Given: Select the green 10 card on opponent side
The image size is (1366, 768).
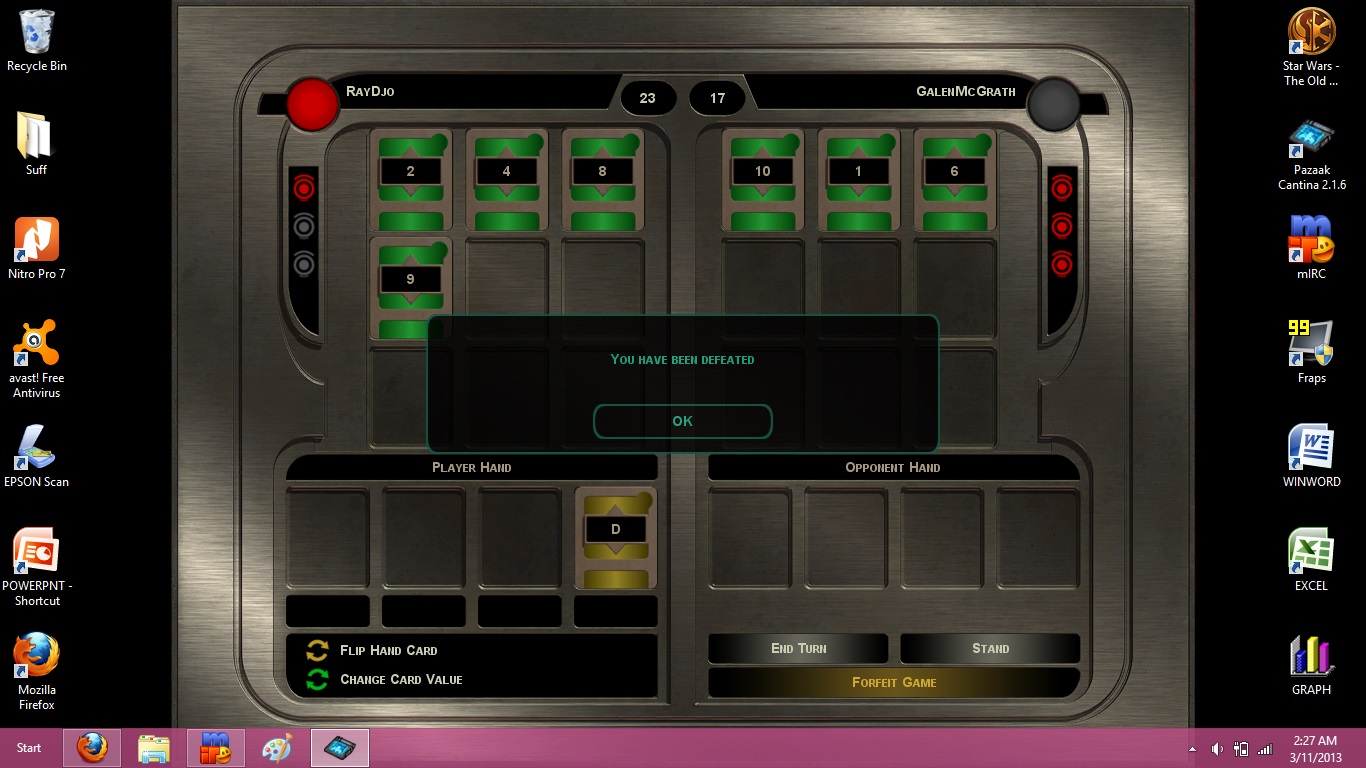Looking at the screenshot, I should (762, 179).
